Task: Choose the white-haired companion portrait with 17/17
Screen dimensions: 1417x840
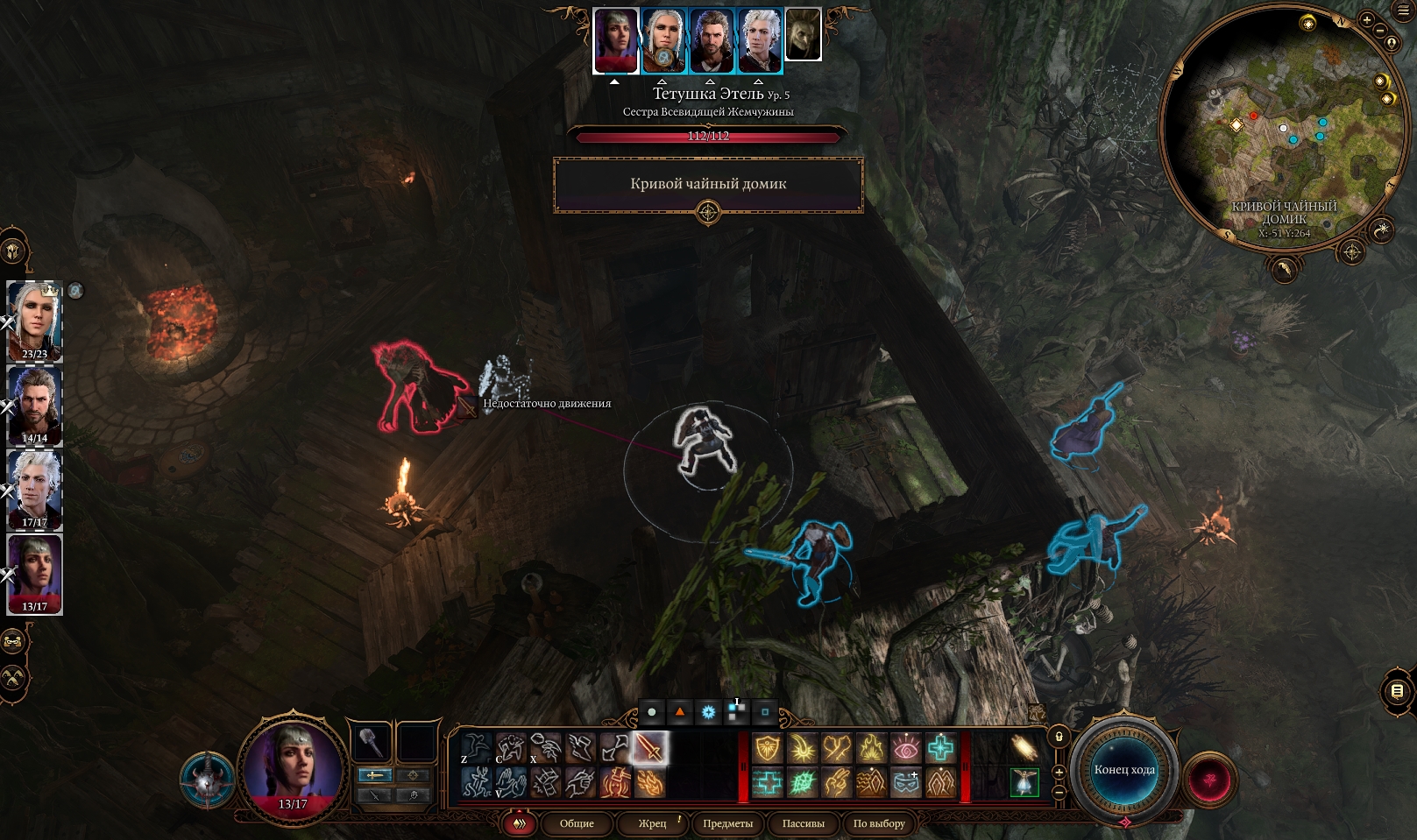Action: [x=35, y=489]
